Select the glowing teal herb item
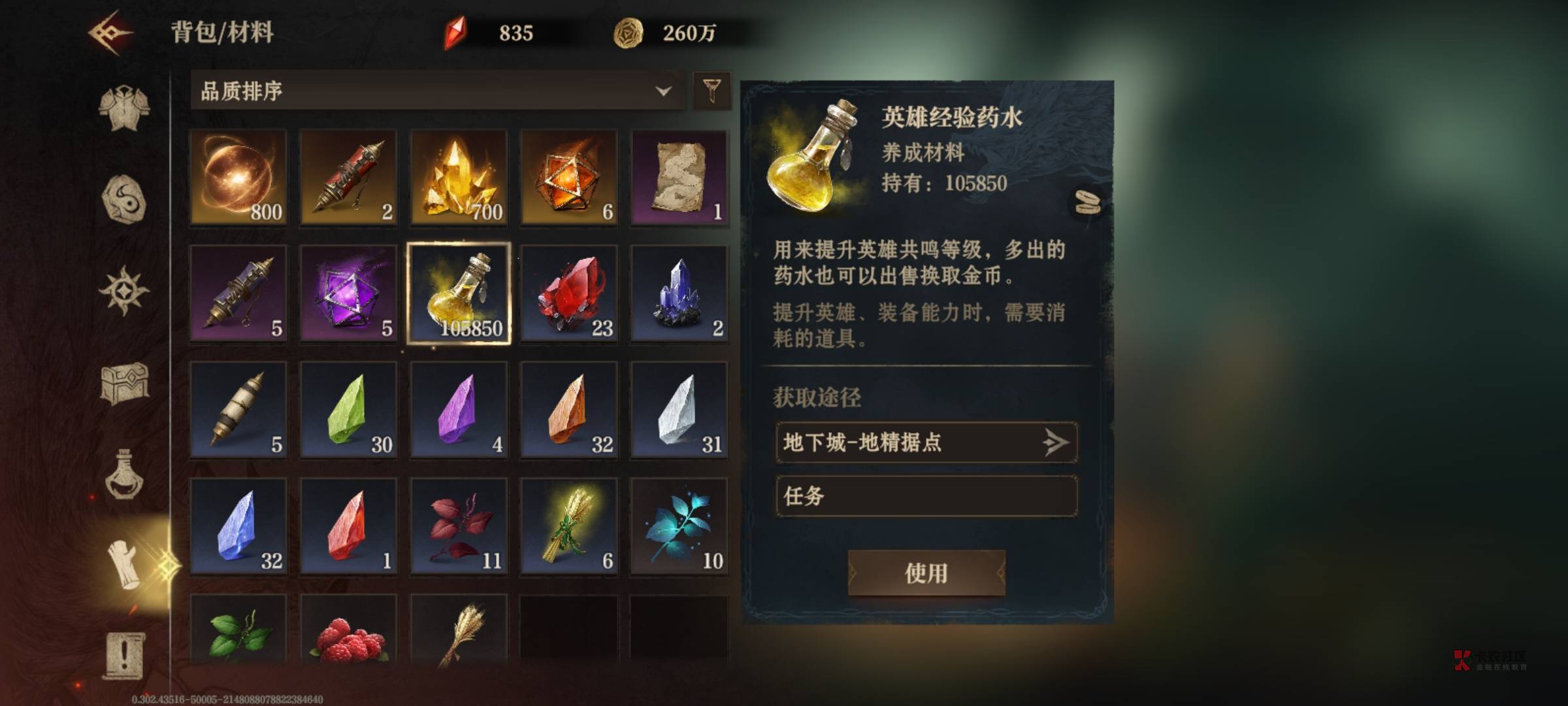The image size is (1568, 706). click(x=679, y=526)
